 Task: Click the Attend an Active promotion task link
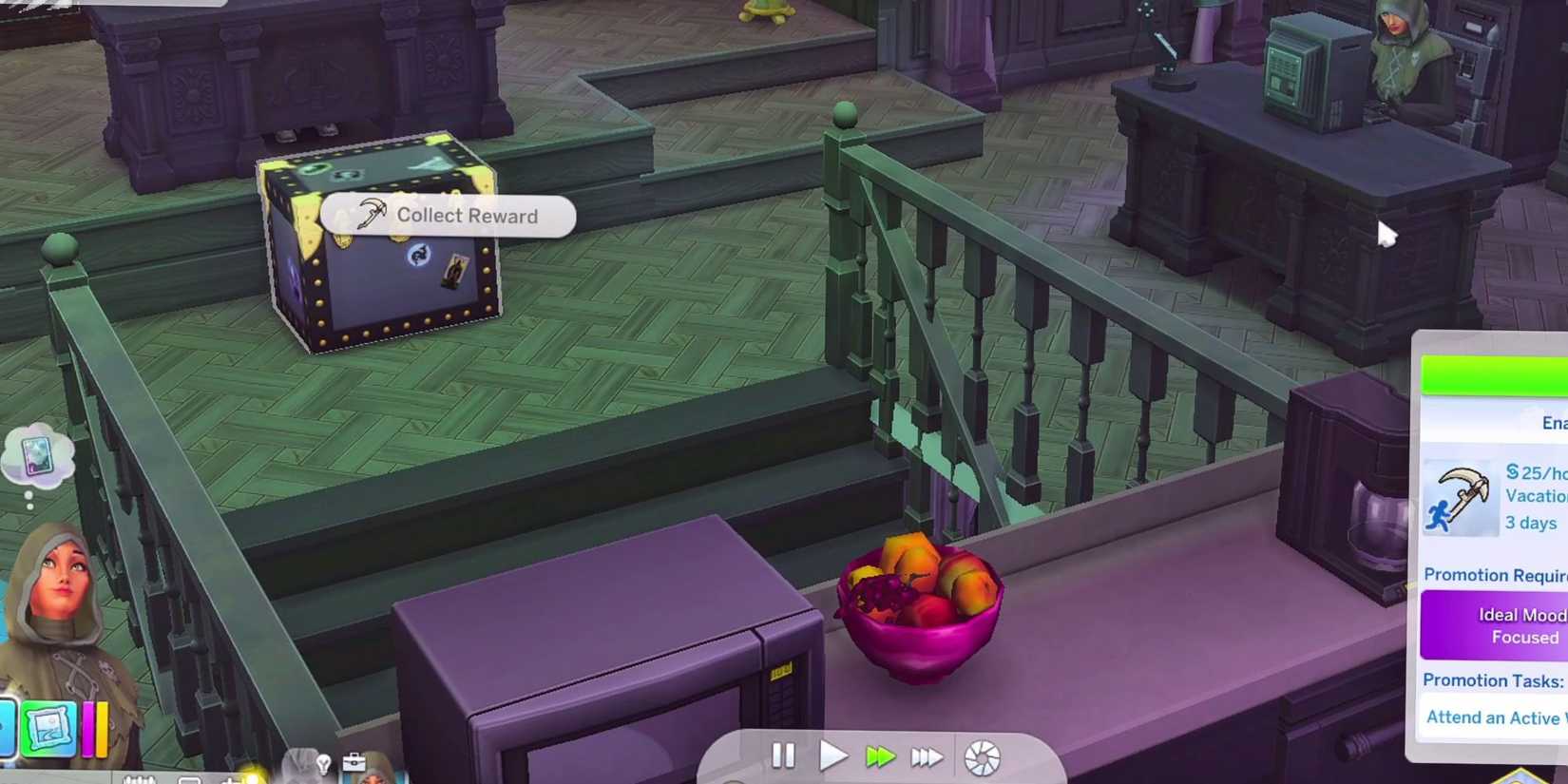click(x=1496, y=717)
